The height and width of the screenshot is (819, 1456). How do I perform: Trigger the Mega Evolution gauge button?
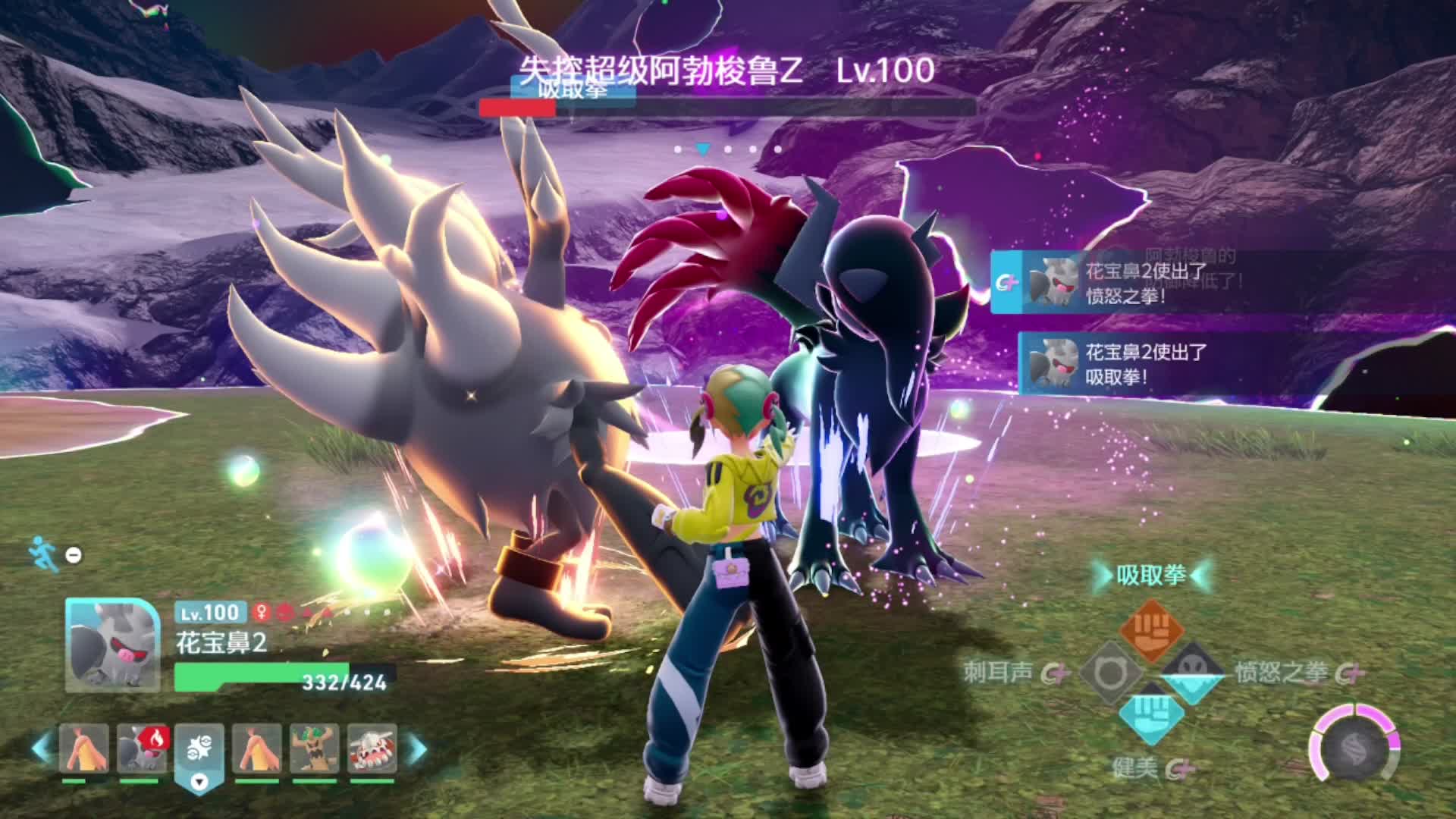1354,747
